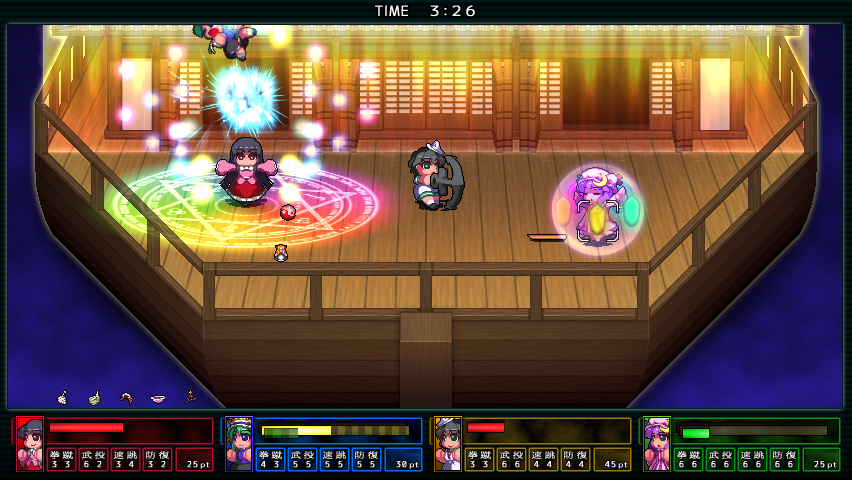Image resolution: width=852 pixels, height=480 pixels.
Task: Select the black-haired tengu player portrait
Action: click(x=448, y=443)
